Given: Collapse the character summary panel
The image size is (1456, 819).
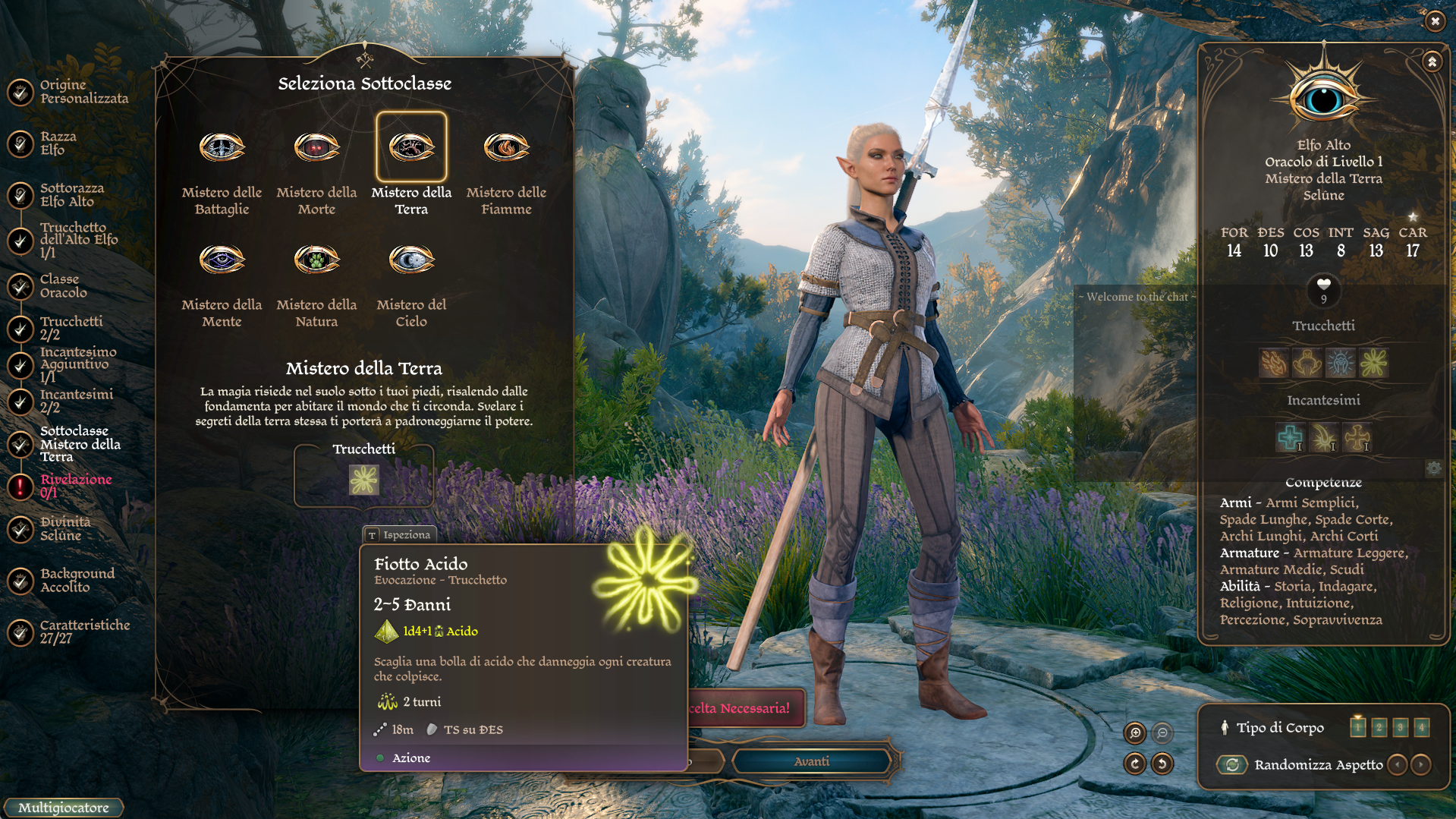Looking at the screenshot, I should pos(1432,62).
